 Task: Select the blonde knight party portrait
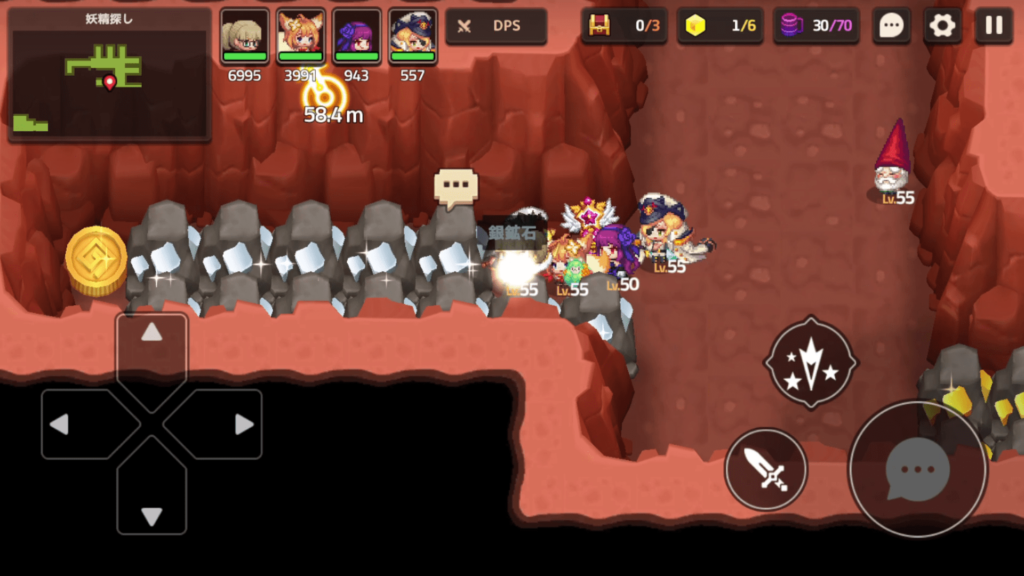pos(244,37)
